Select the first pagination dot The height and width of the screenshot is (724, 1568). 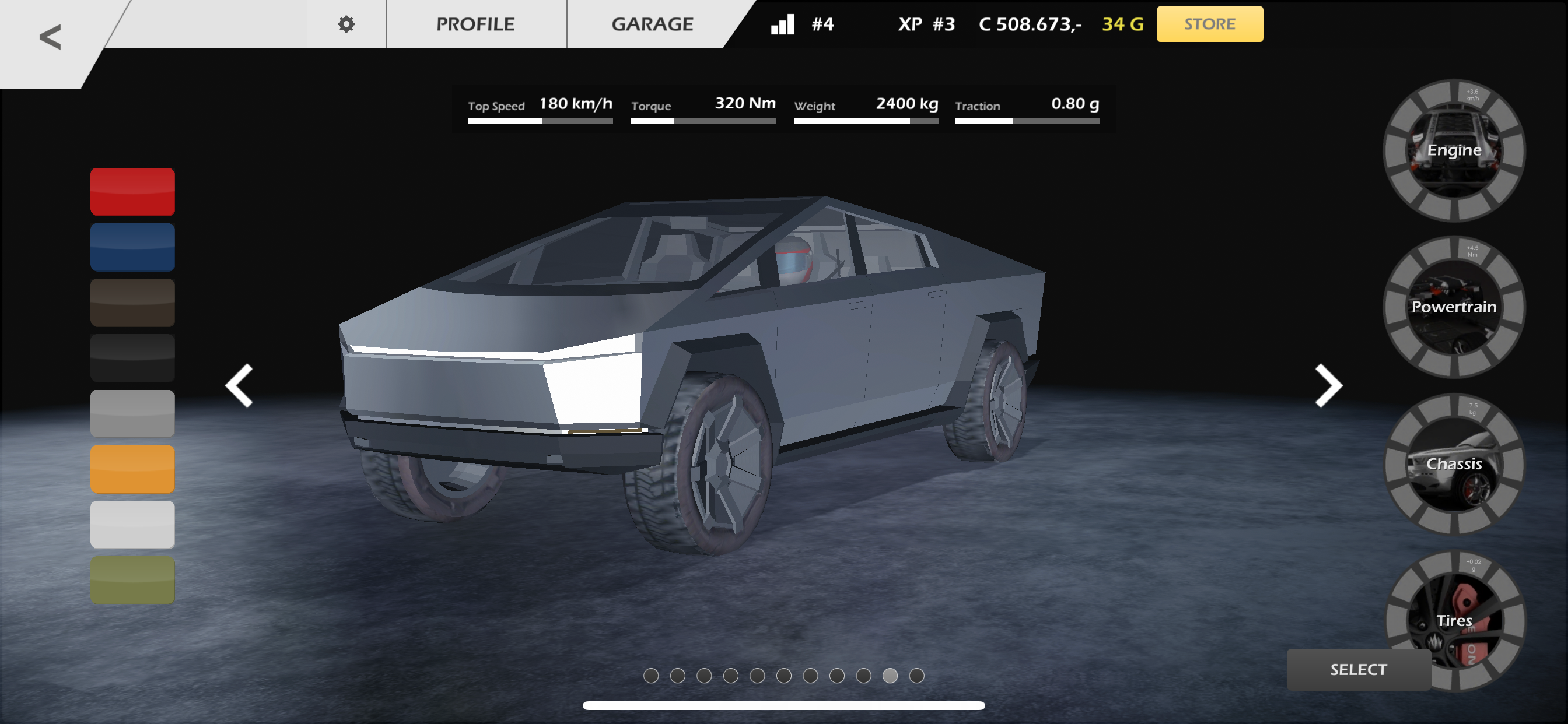click(652, 676)
